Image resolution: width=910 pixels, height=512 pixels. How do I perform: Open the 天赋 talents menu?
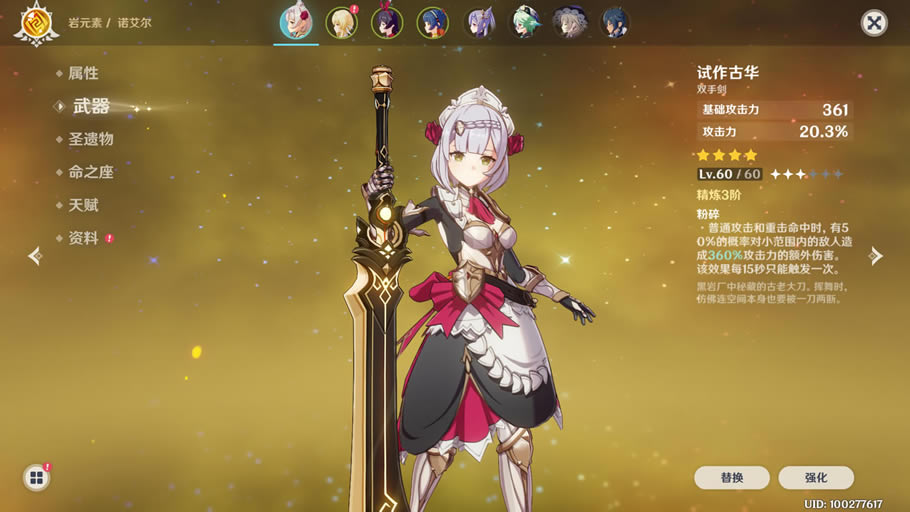pyautogui.click(x=83, y=205)
